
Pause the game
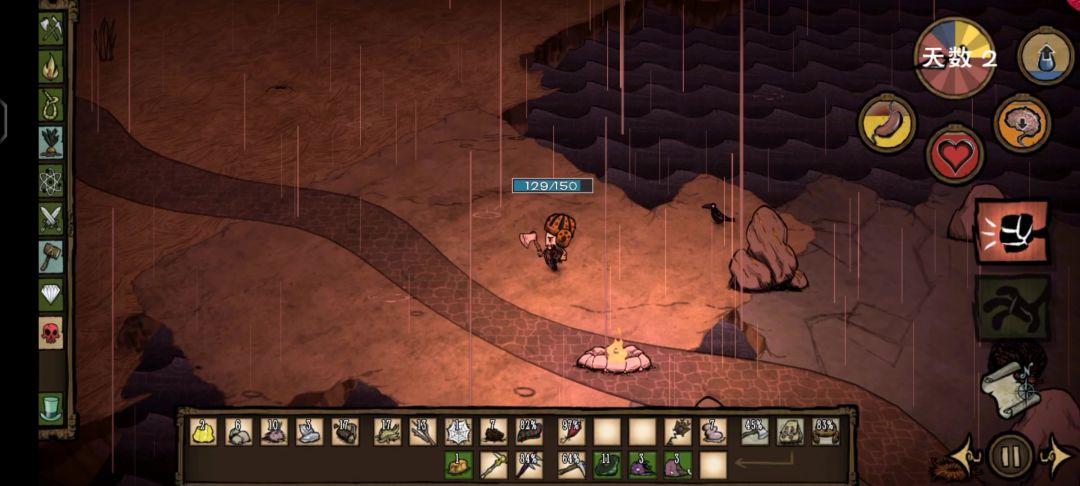point(1010,457)
